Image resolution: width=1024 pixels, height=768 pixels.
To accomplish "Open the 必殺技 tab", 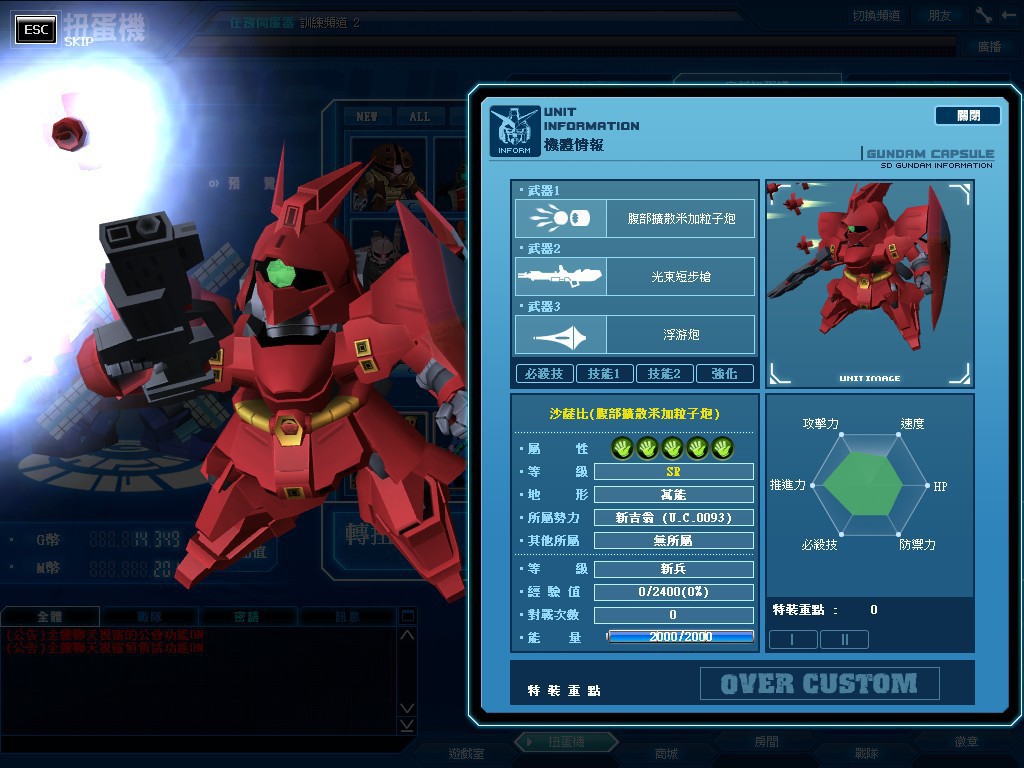I will tap(544, 373).
